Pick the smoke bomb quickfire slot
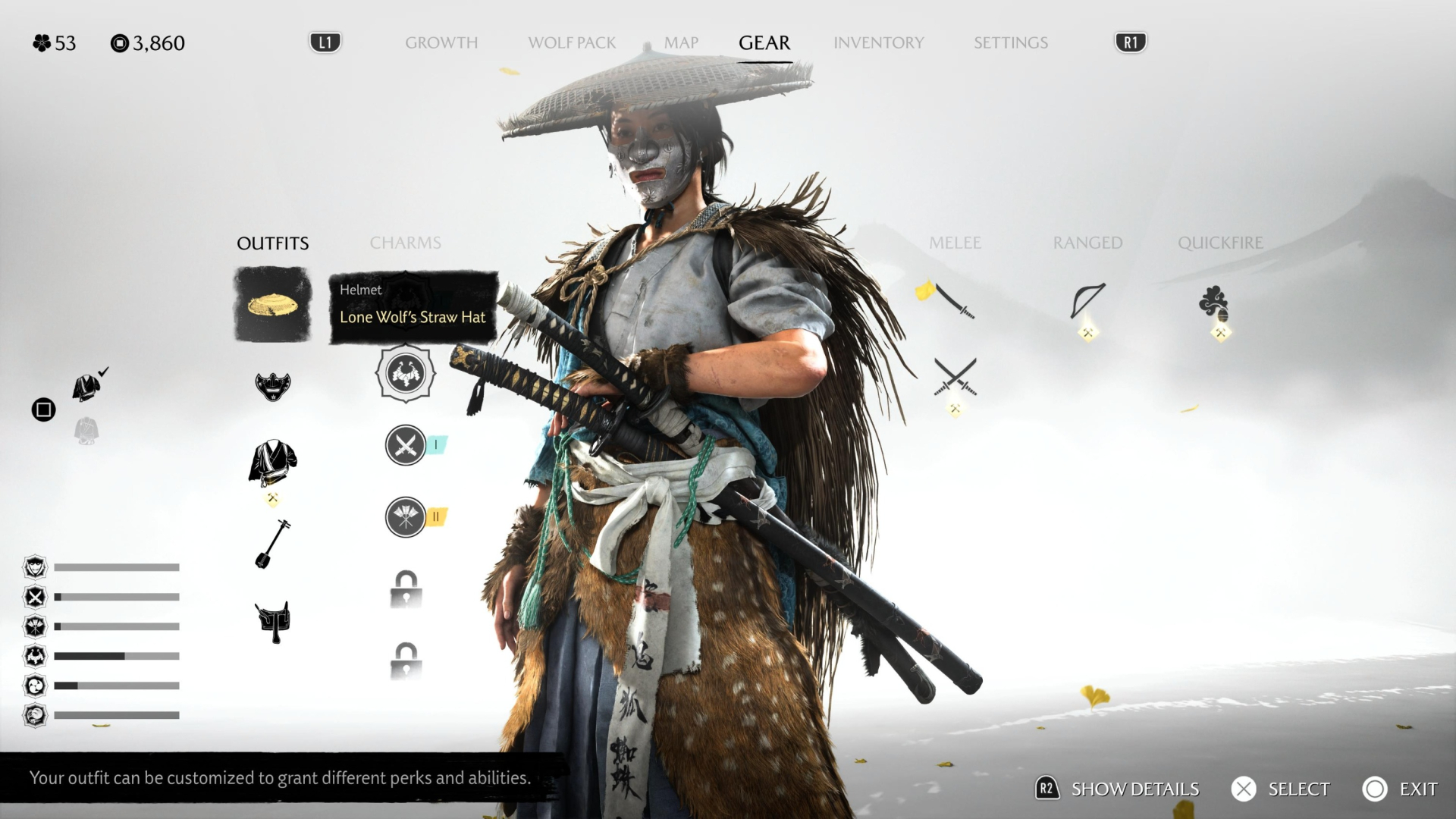1456x819 pixels. 1214,303
